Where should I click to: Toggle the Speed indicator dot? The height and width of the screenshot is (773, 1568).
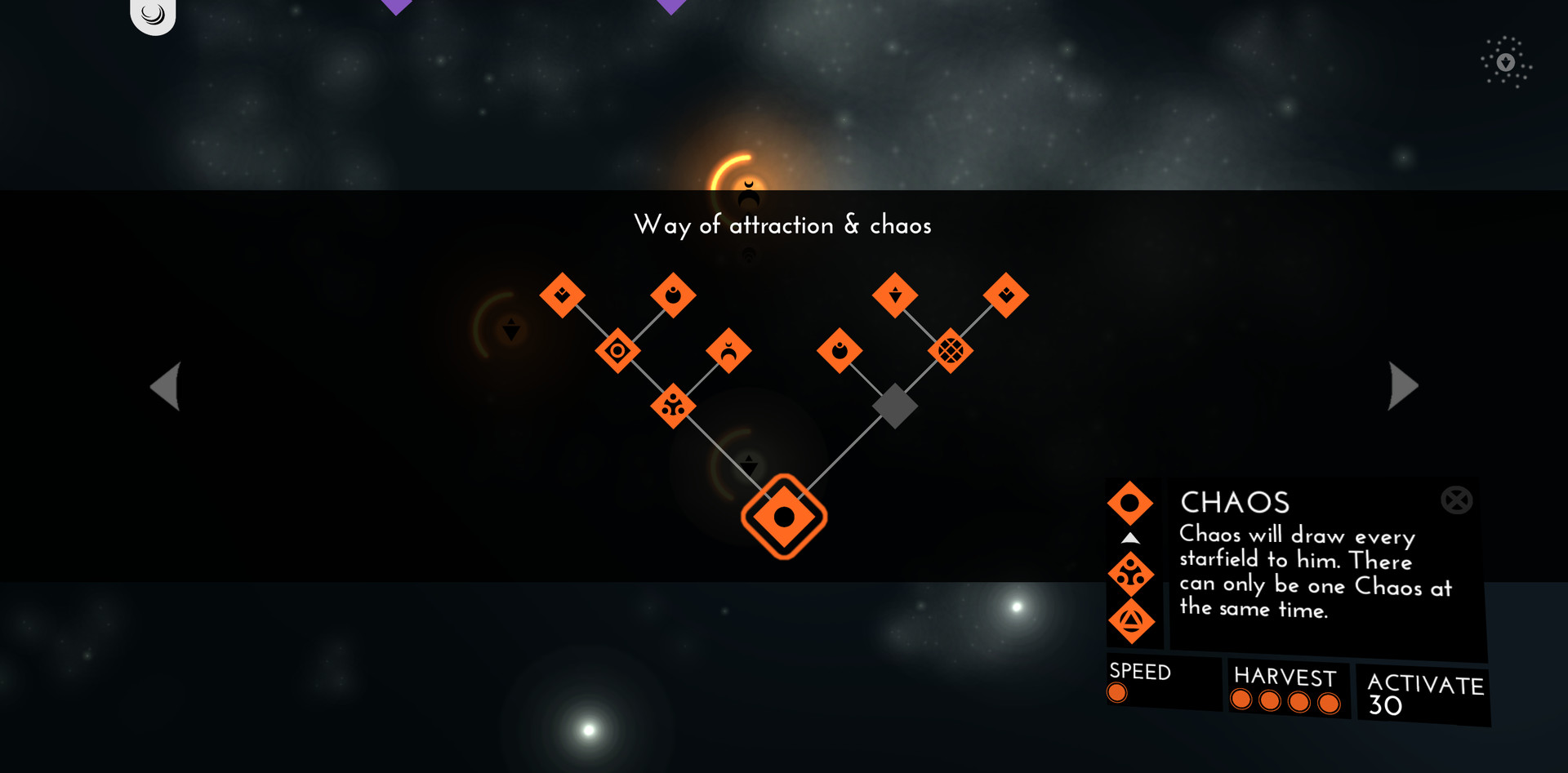click(1117, 692)
